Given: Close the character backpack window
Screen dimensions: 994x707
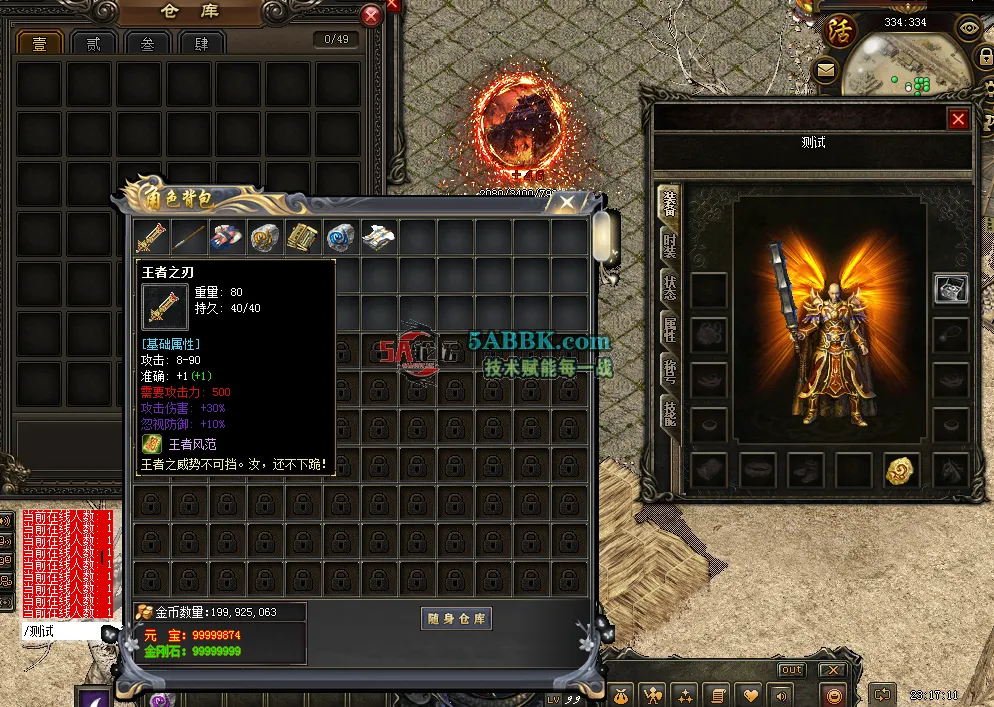Looking at the screenshot, I should [567, 202].
